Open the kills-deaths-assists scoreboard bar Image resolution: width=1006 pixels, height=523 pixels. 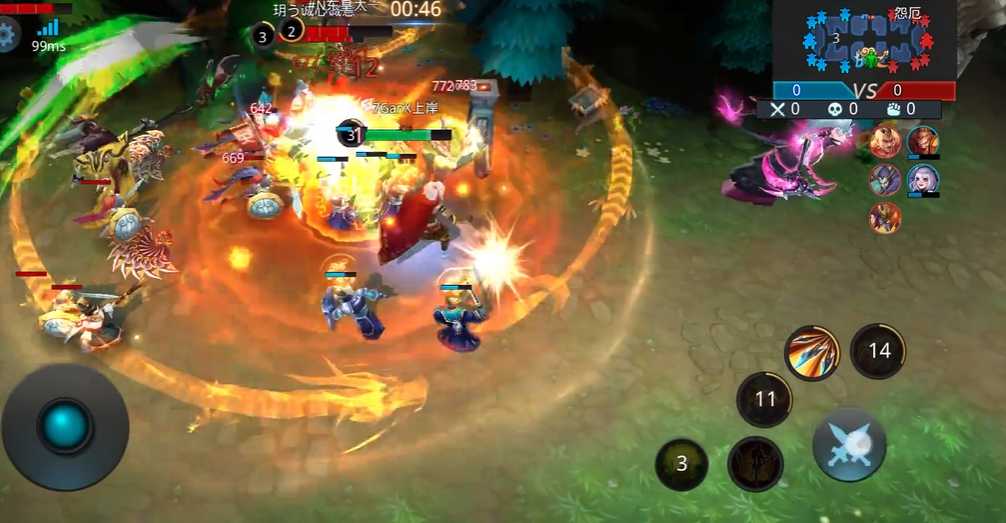coord(848,109)
